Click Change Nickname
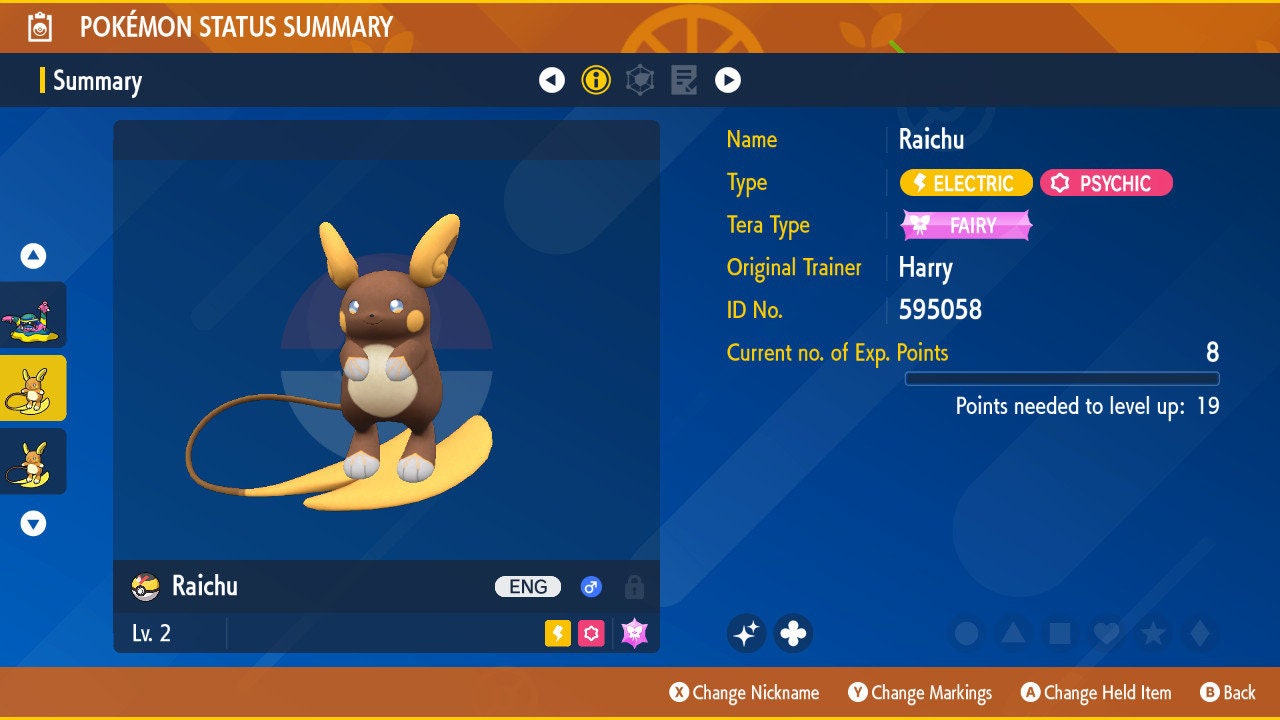 [x=744, y=692]
